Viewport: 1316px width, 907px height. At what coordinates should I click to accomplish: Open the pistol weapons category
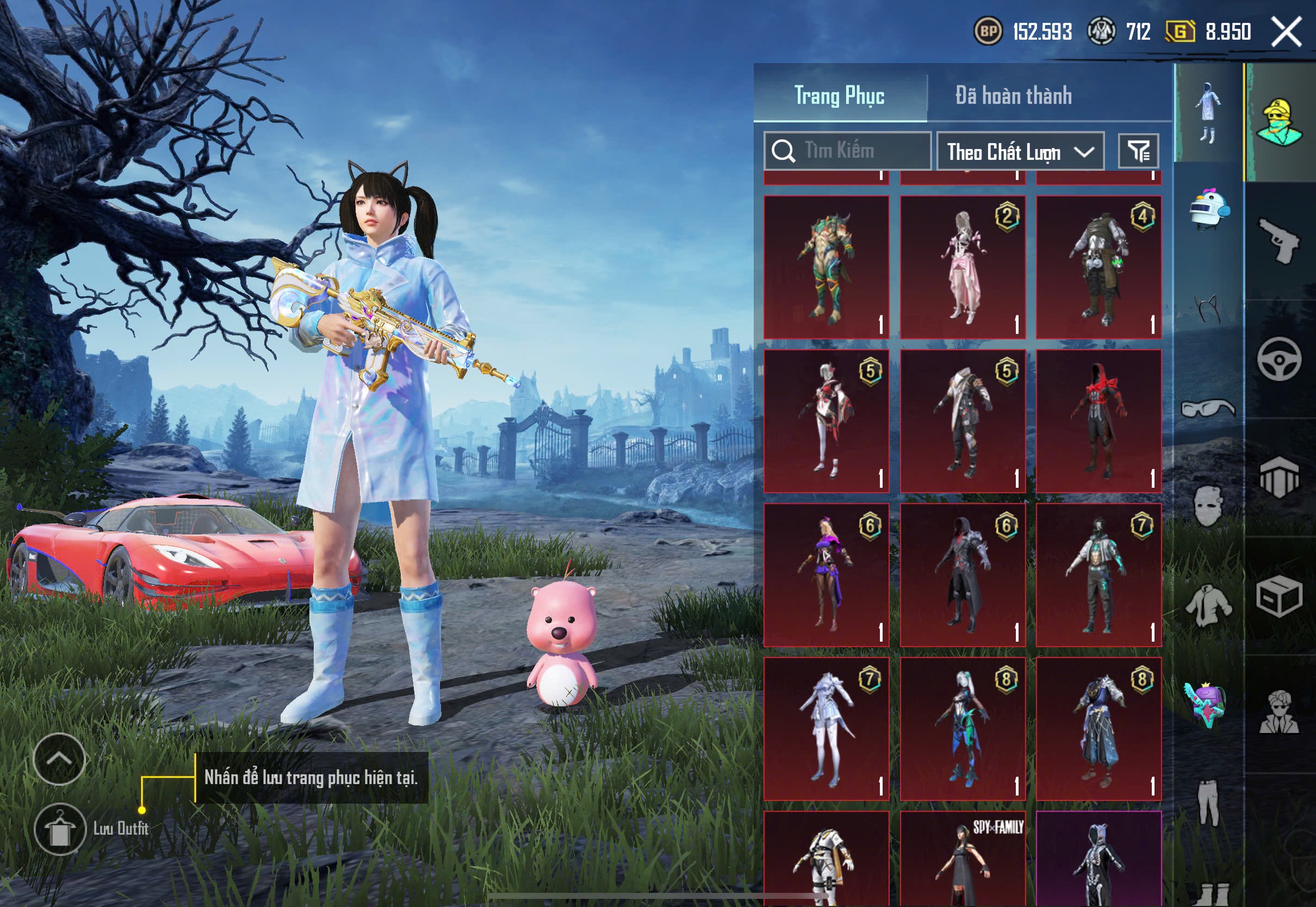tap(1279, 240)
